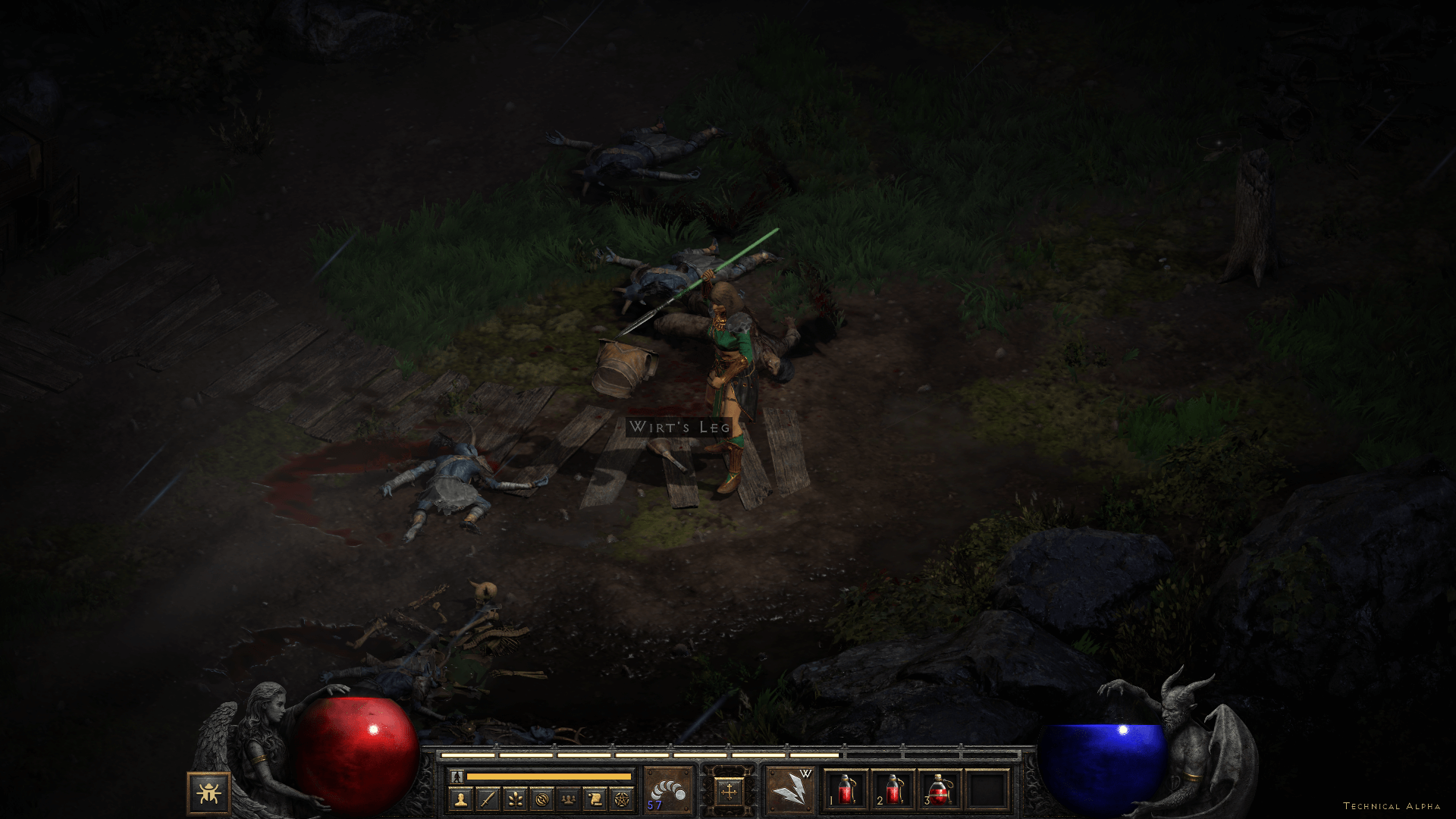Select the left-click throw skill icon
Viewport: 1456px width, 819px height.
(x=668, y=789)
